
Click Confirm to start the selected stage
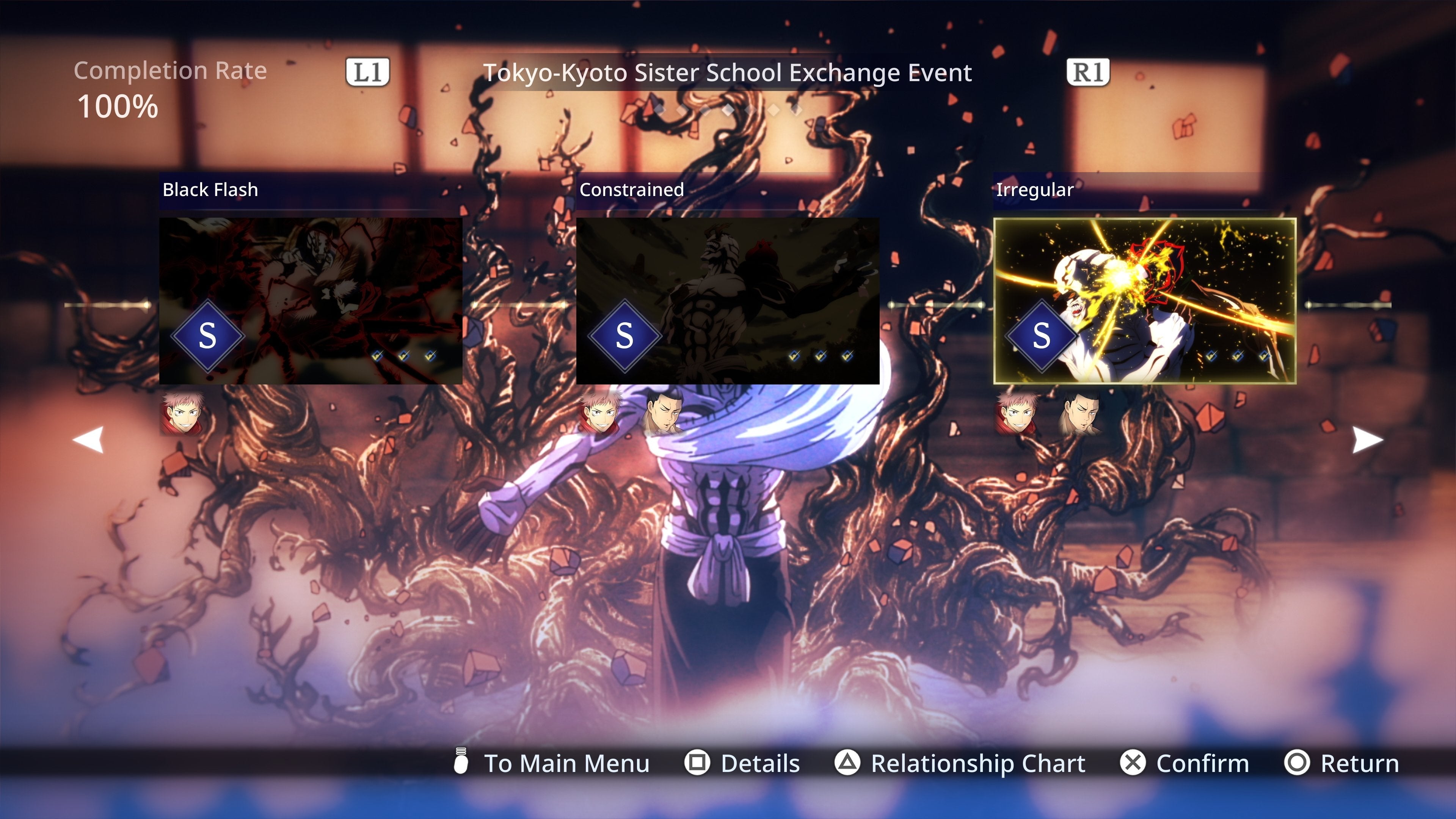click(x=1202, y=763)
